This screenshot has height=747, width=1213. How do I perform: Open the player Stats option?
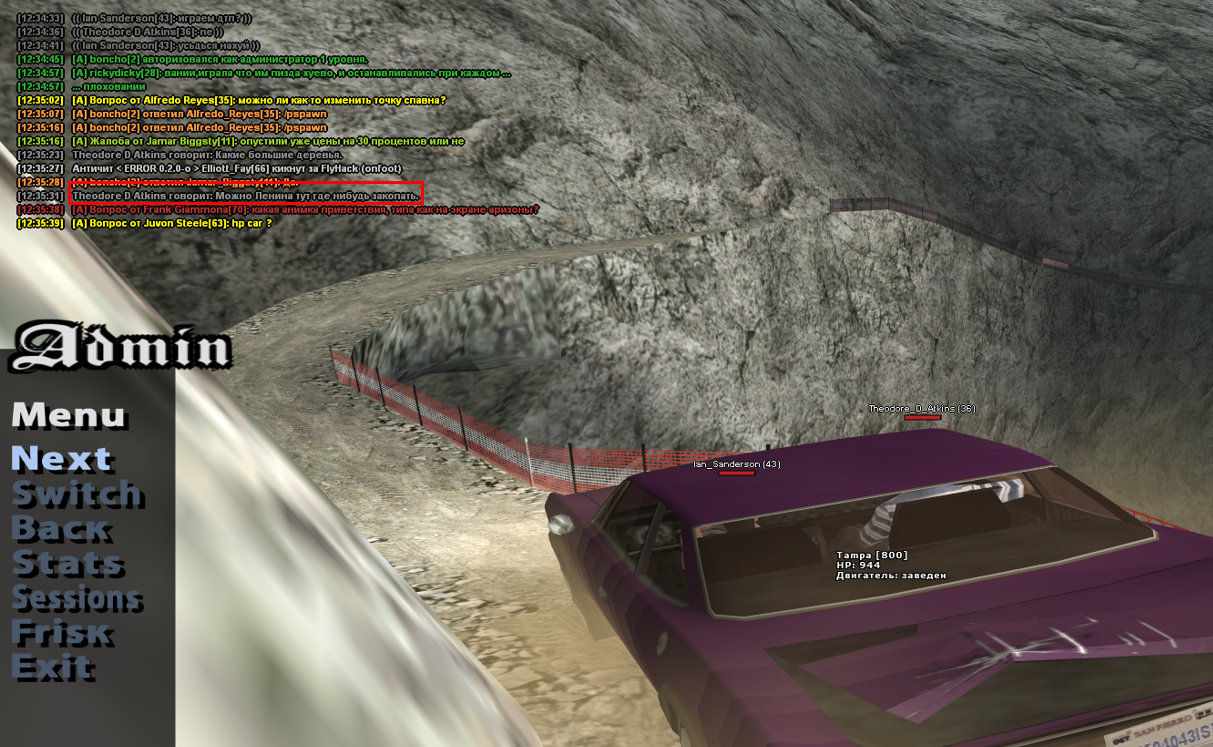pos(67,564)
